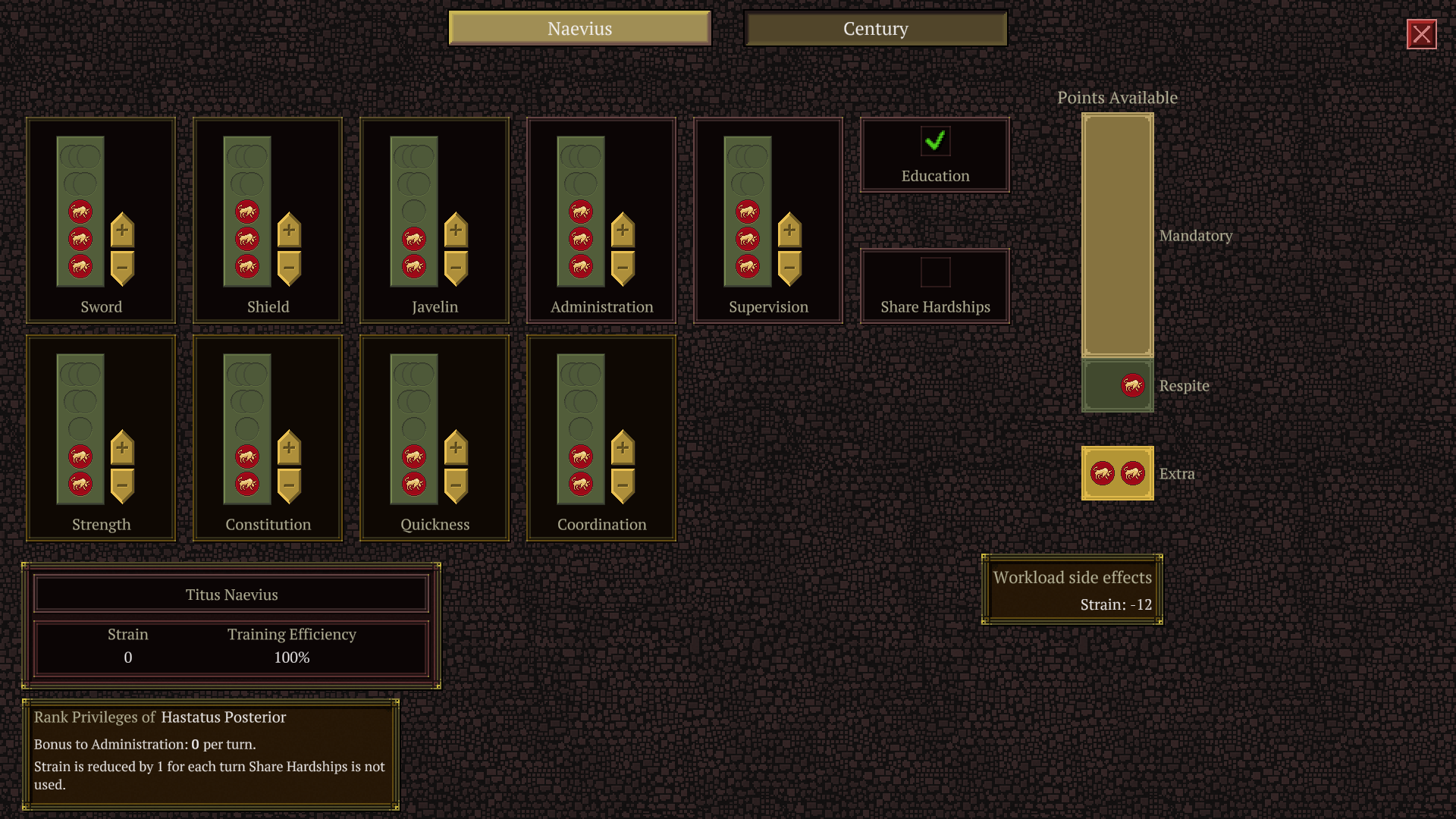Close the training screen with the red X
The image size is (1456, 819).
click(1421, 33)
